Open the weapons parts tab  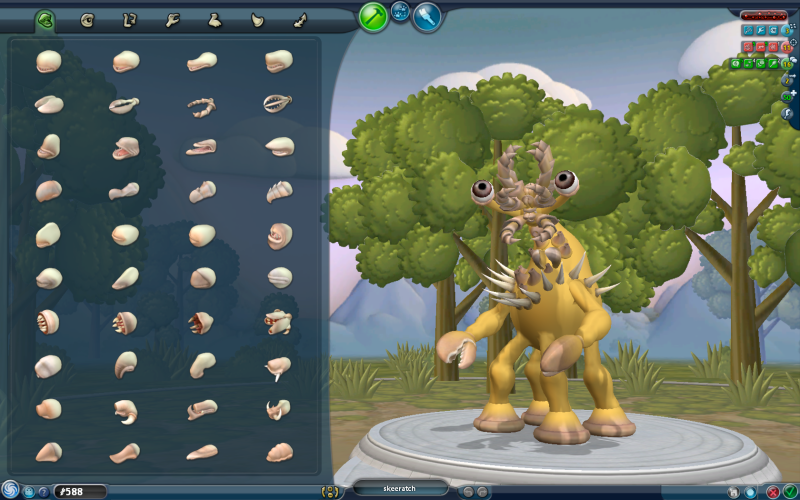pyautogui.click(x=257, y=19)
